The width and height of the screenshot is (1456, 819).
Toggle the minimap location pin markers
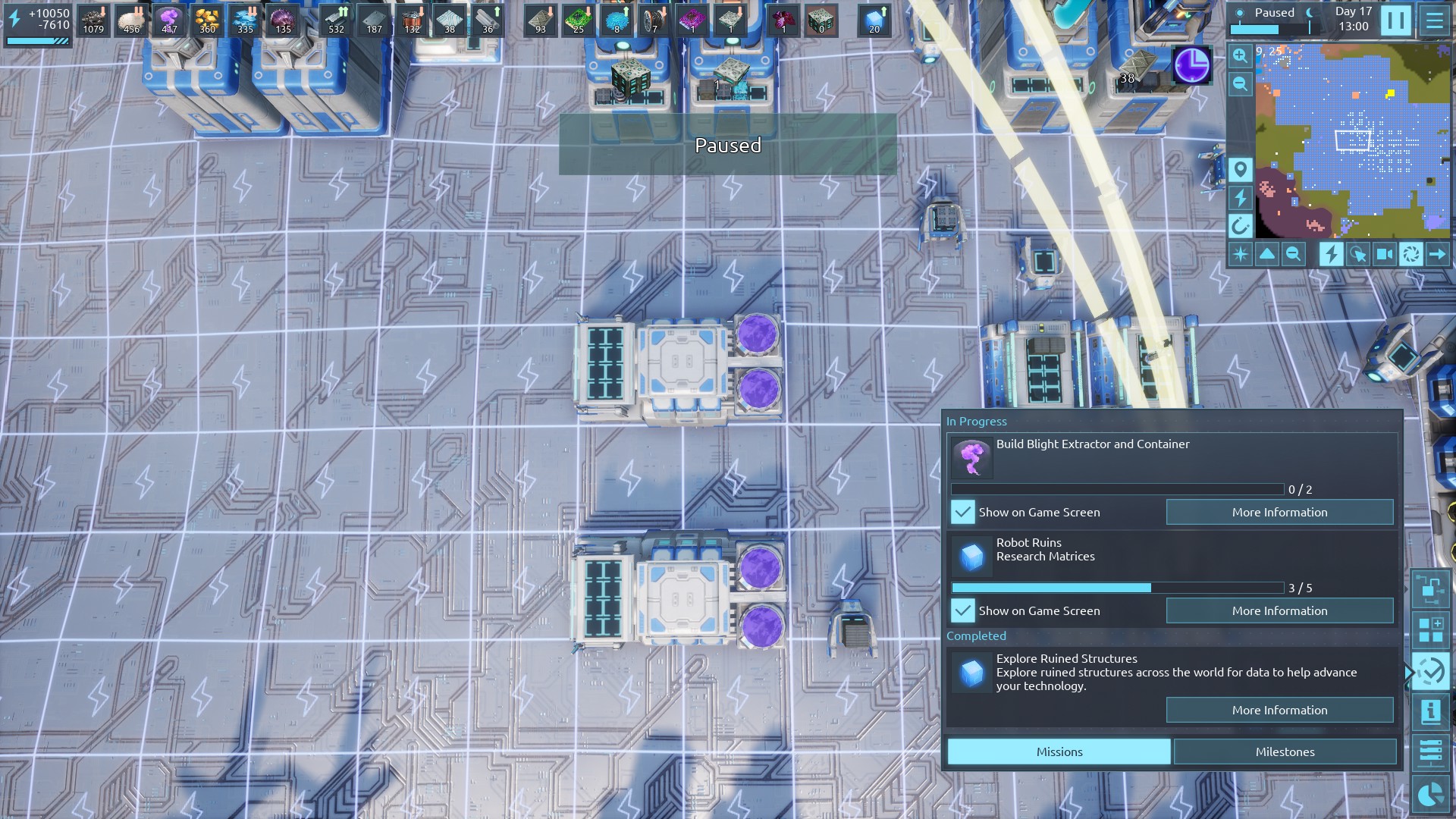[1240, 169]
